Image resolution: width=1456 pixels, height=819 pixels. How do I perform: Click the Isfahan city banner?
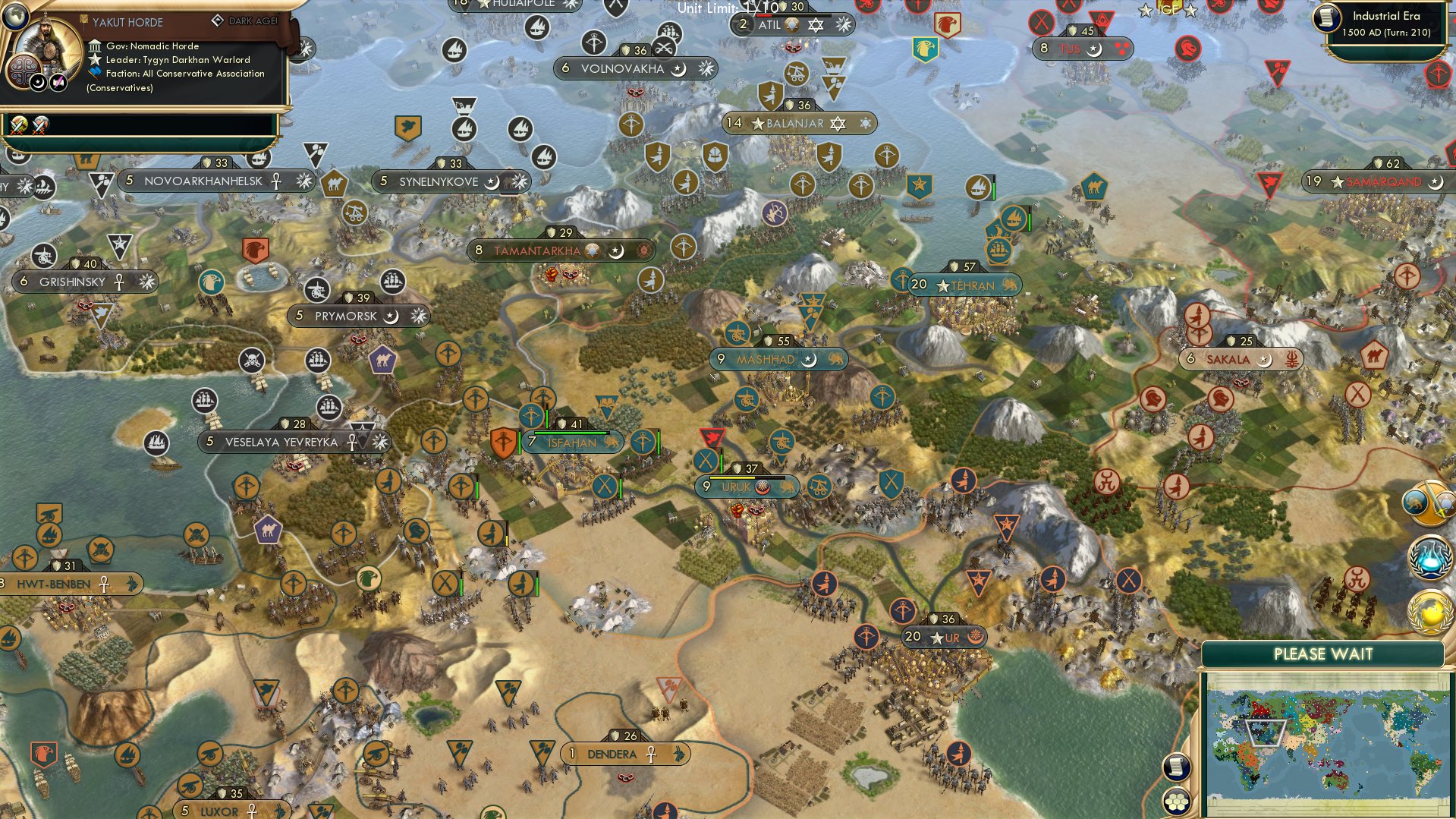(571, 442)
